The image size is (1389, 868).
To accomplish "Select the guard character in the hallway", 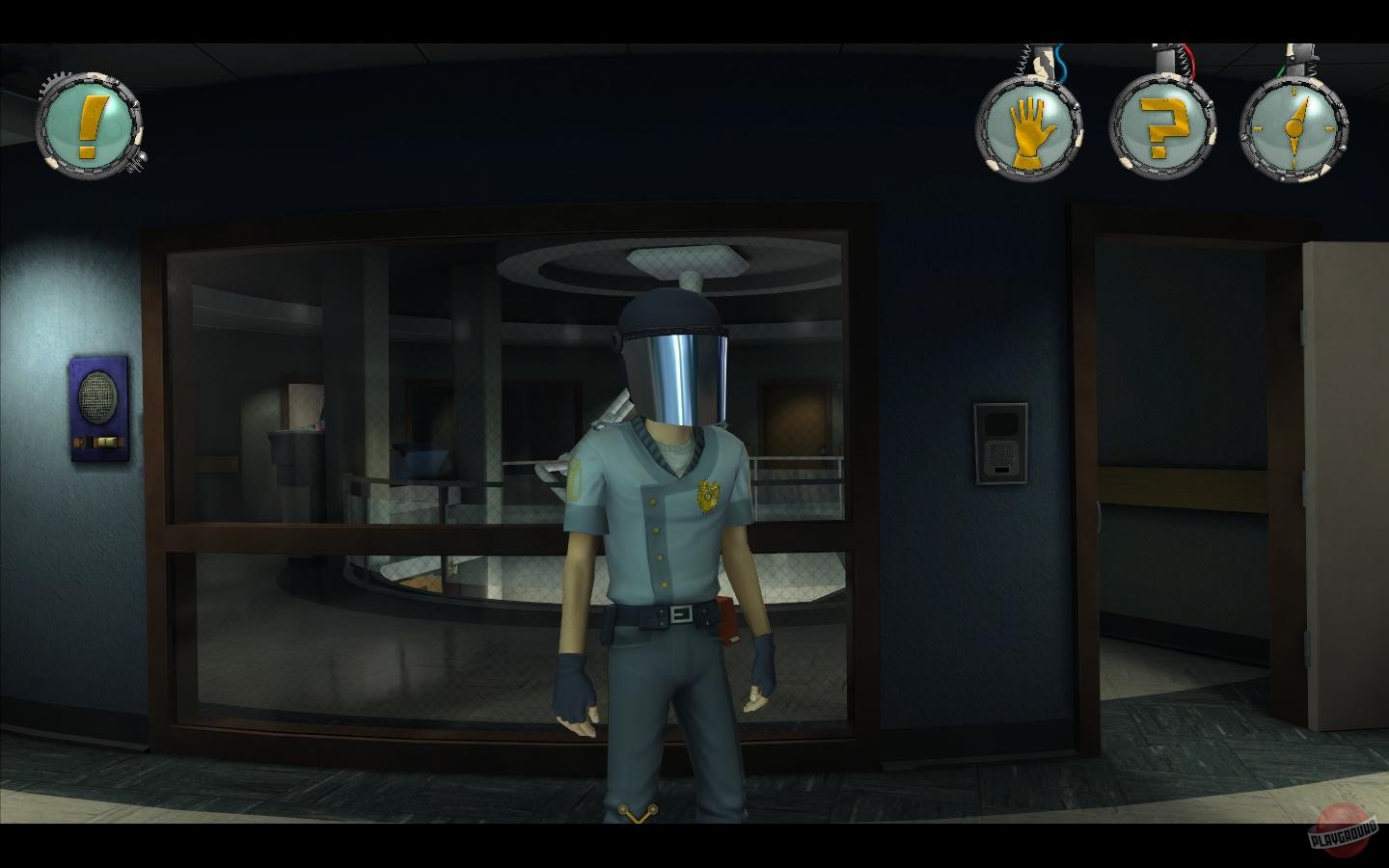I will 666,530.
